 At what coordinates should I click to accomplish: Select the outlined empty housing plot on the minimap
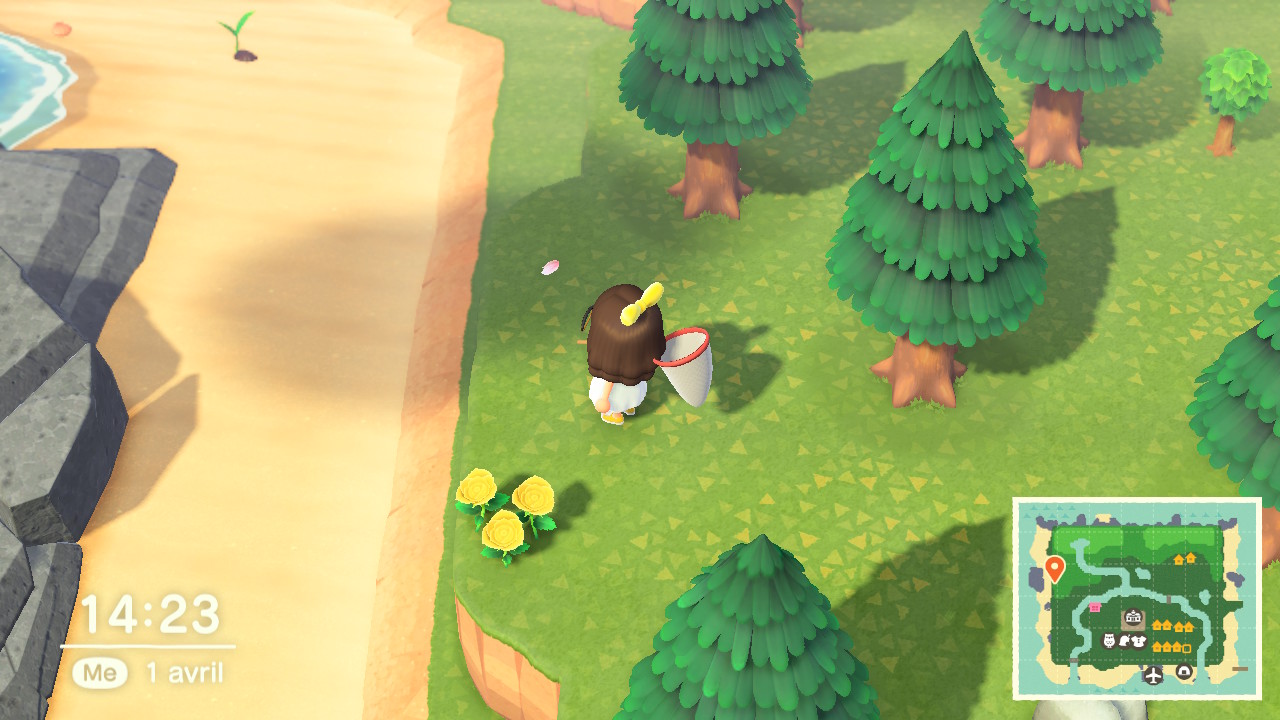(x=1186, y=647)
